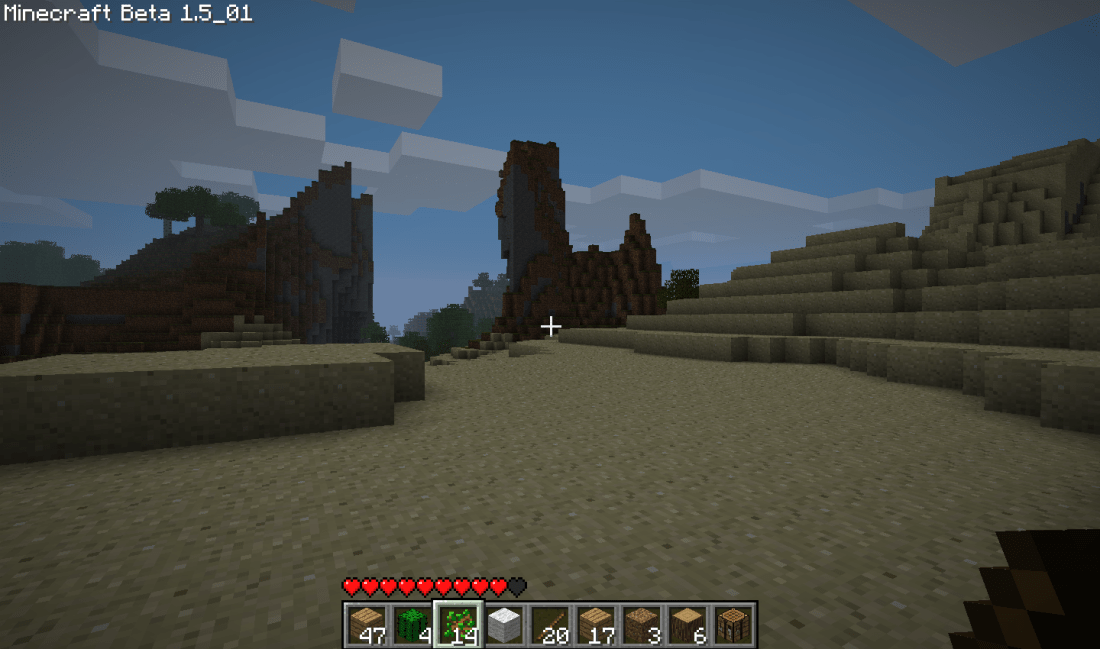Select the stack of 17 wooden planks
The width and height of the screenshot is (1100, 649).
coord(596,624)
